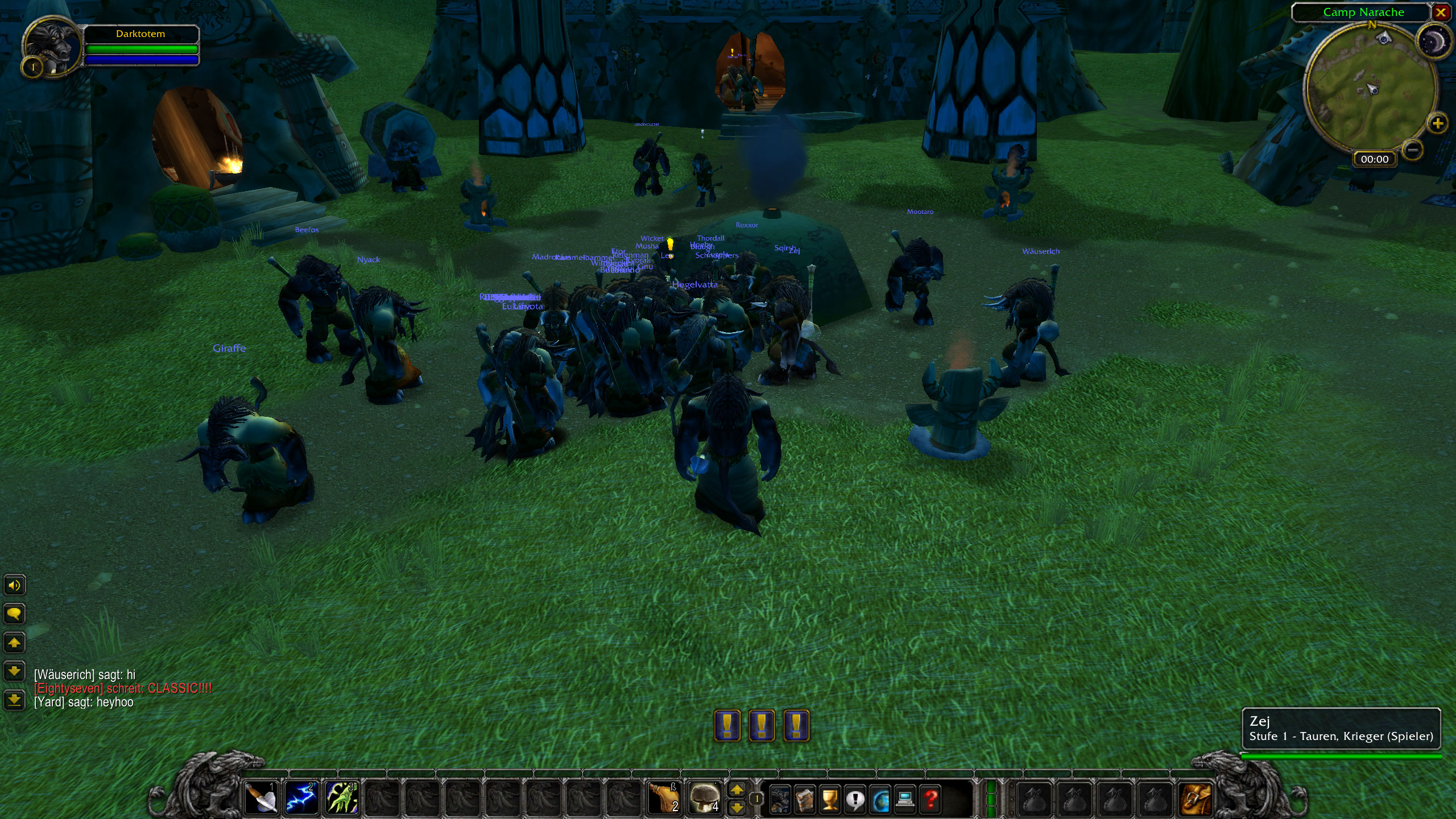Eat the mushroom food item

[704, 797]
